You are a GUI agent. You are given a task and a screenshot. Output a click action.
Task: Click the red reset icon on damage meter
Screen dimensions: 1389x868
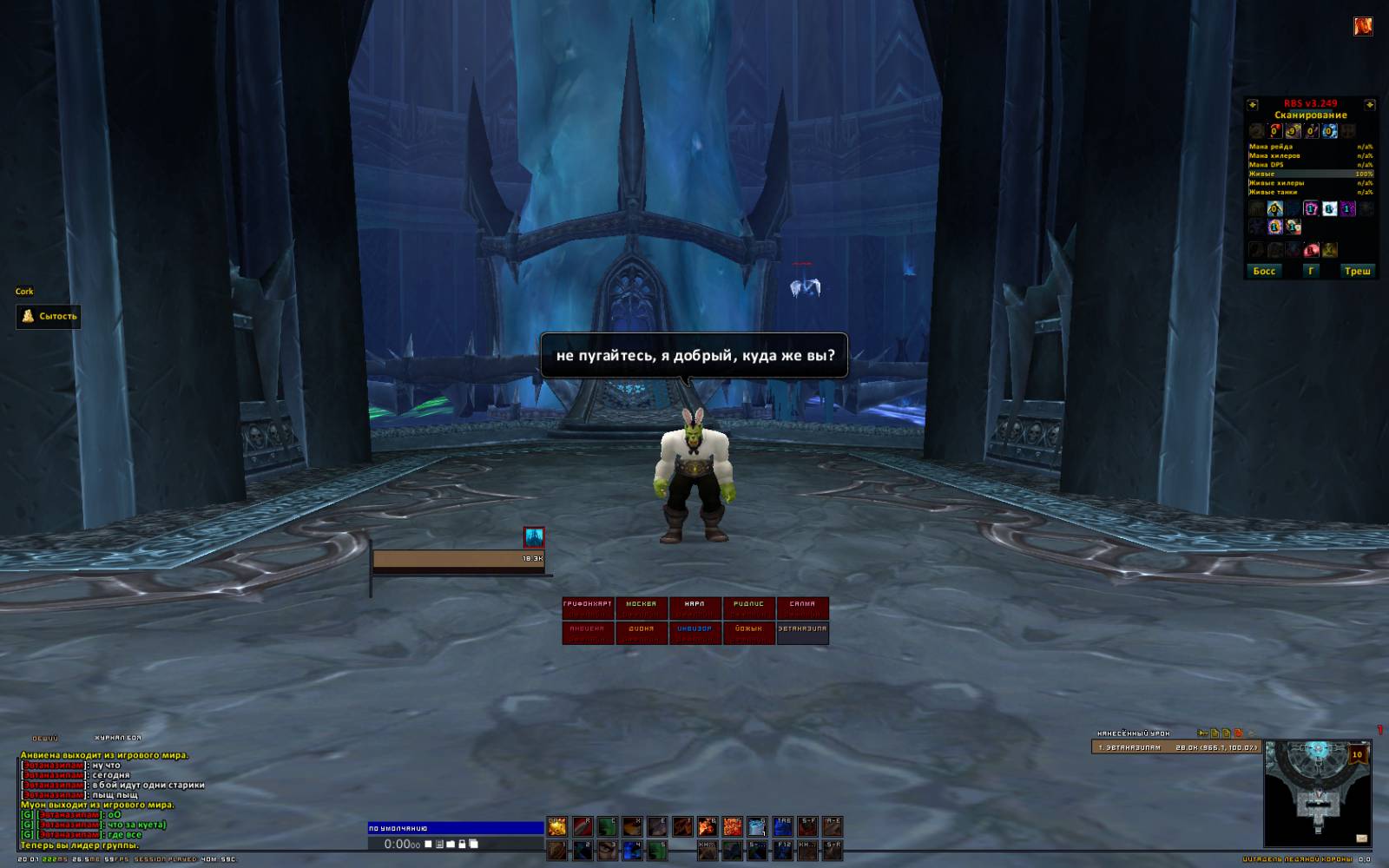1239,733
